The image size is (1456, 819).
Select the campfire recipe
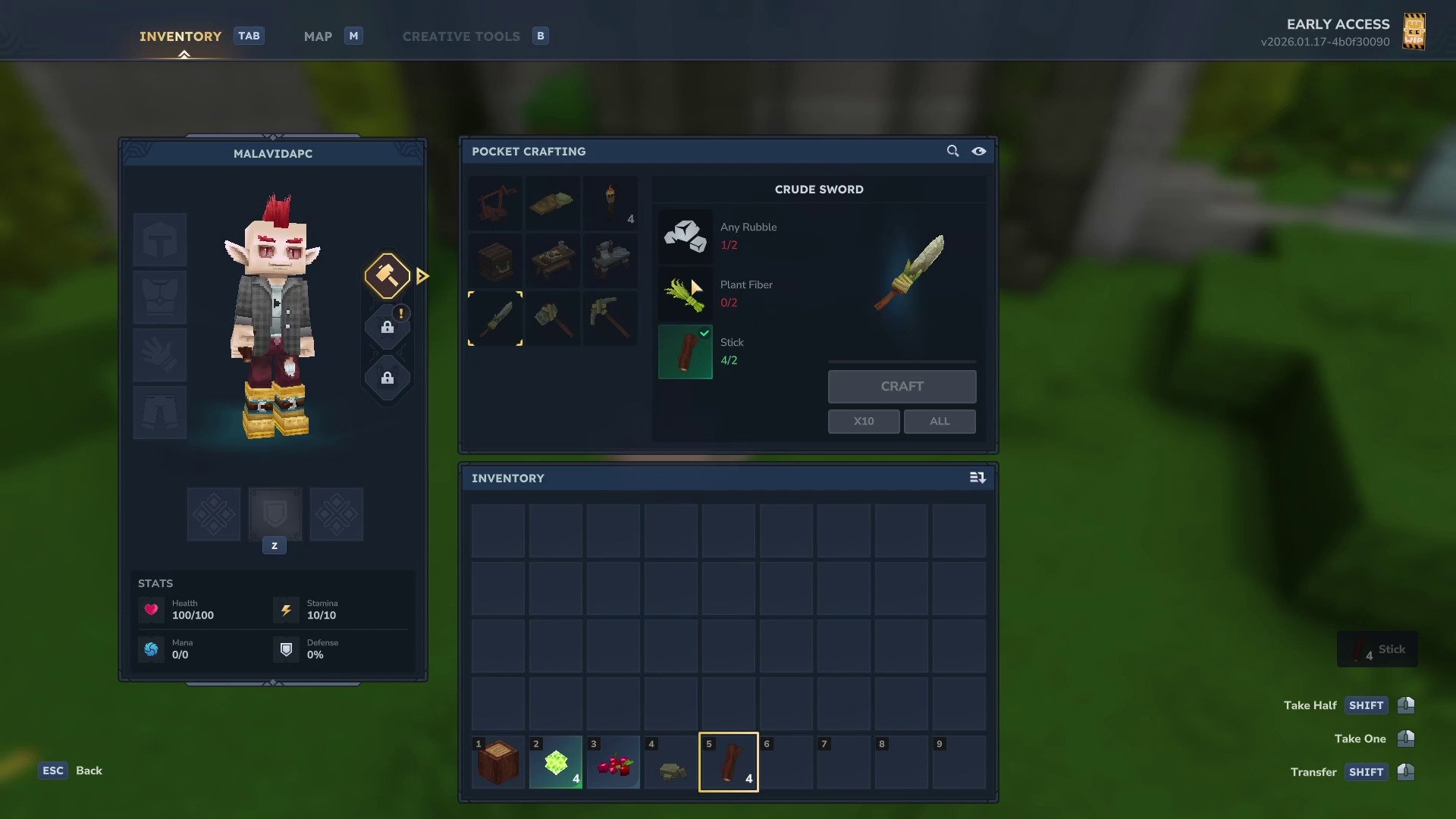[495, 203]
